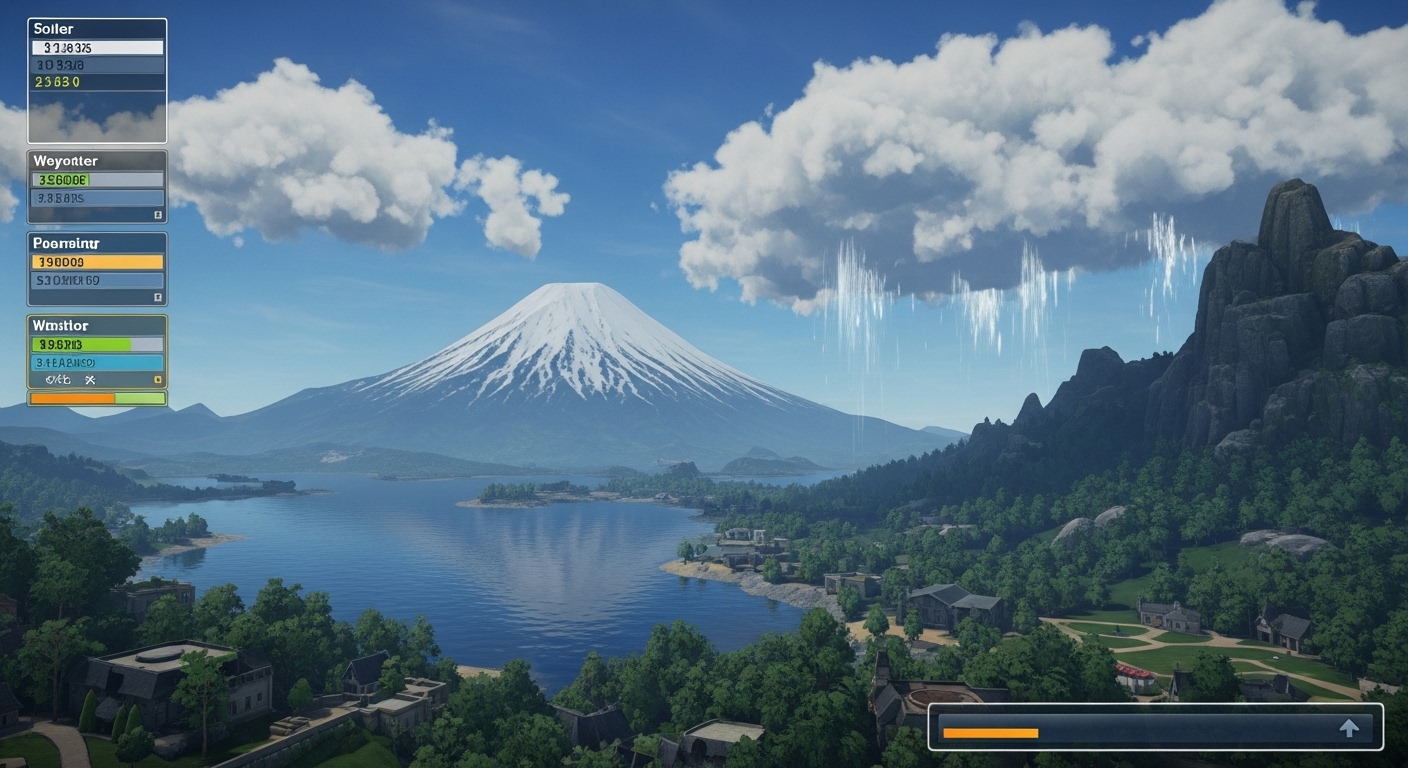Screen dimensions: 1408x768
Task: Select the Poemsintr panel title
Action: coord(66,243)
